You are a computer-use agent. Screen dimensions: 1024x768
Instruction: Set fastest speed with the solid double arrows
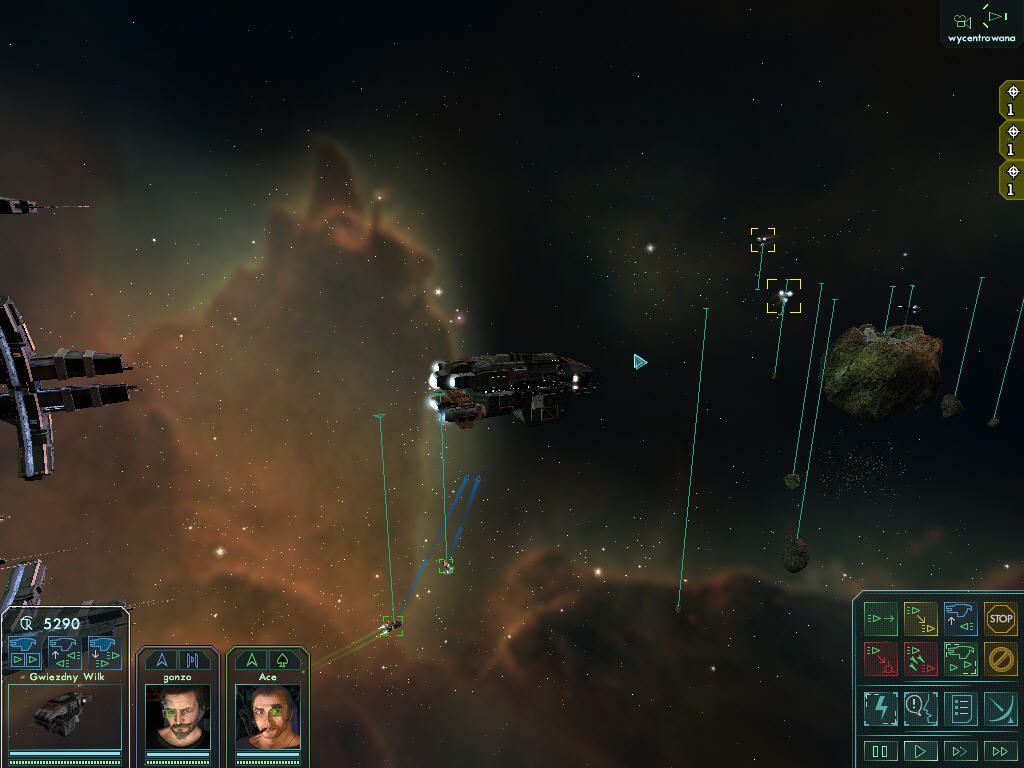[x=1000, y=751]
